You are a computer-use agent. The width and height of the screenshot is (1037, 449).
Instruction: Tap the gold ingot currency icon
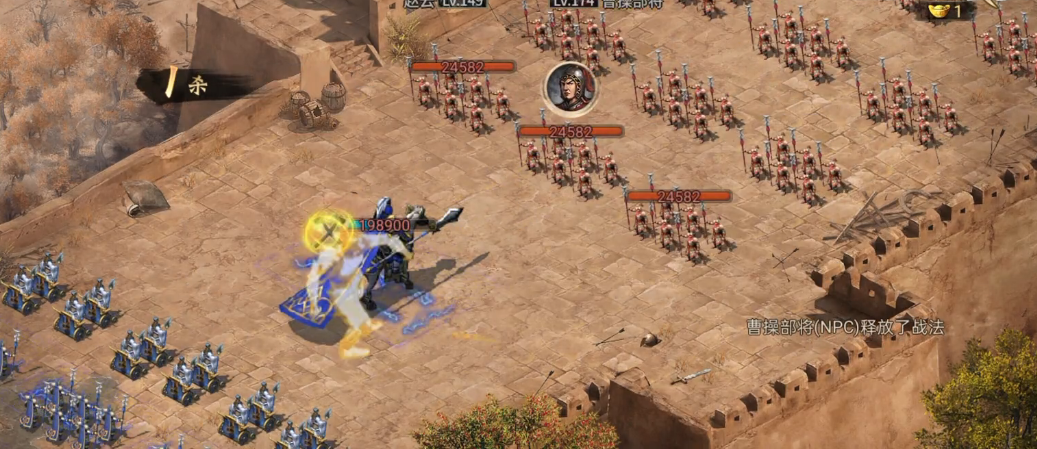point(937,10)
